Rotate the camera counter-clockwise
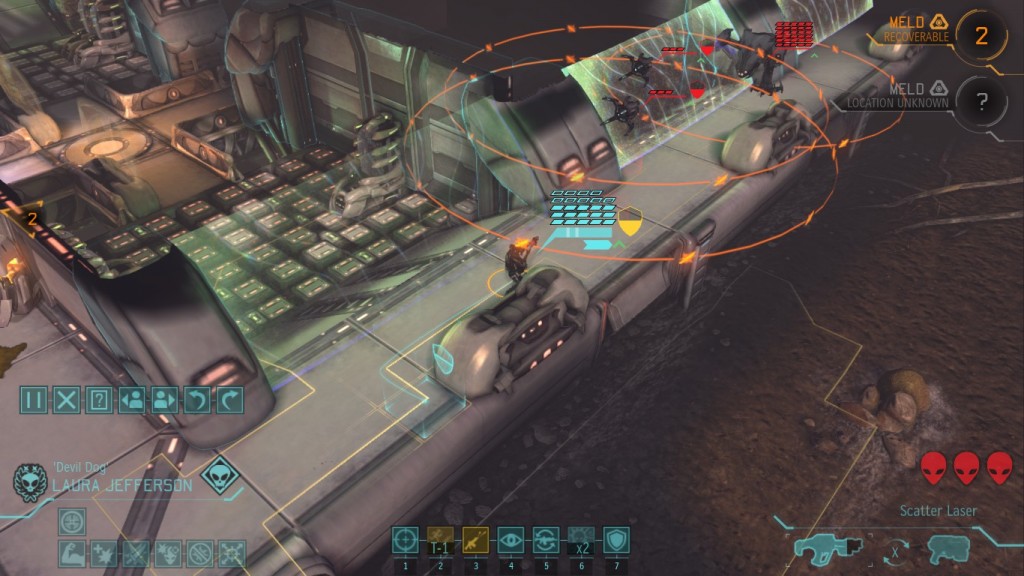Screen dimensions: 1024x576 (x=197, y=400)
